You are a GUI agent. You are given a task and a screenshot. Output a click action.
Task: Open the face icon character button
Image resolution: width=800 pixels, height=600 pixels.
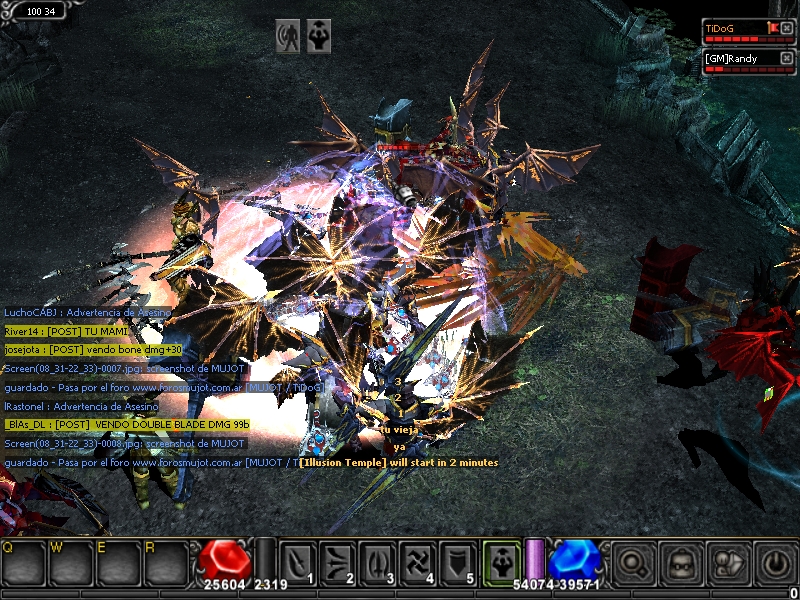pyautogui.click(x=682, y=563)
